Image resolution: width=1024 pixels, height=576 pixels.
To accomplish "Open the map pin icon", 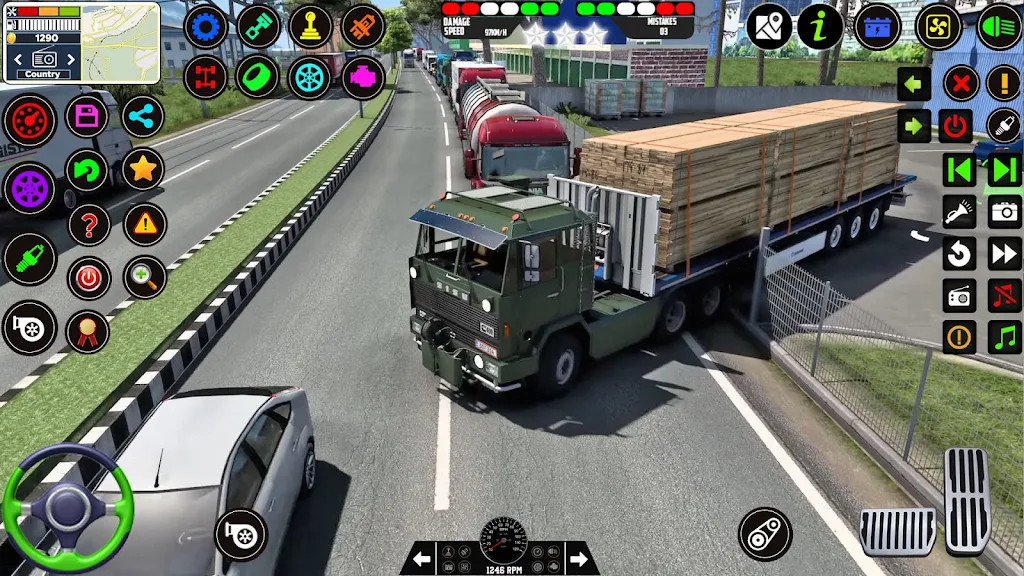I will coord(769,26).
